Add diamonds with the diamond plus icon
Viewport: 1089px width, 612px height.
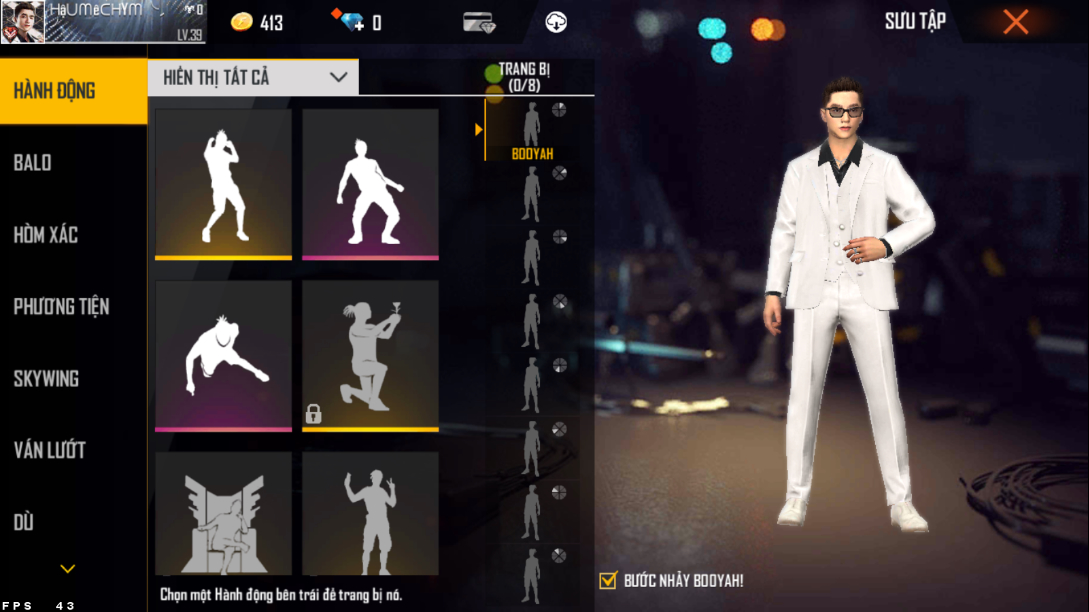tap(352, 22)
